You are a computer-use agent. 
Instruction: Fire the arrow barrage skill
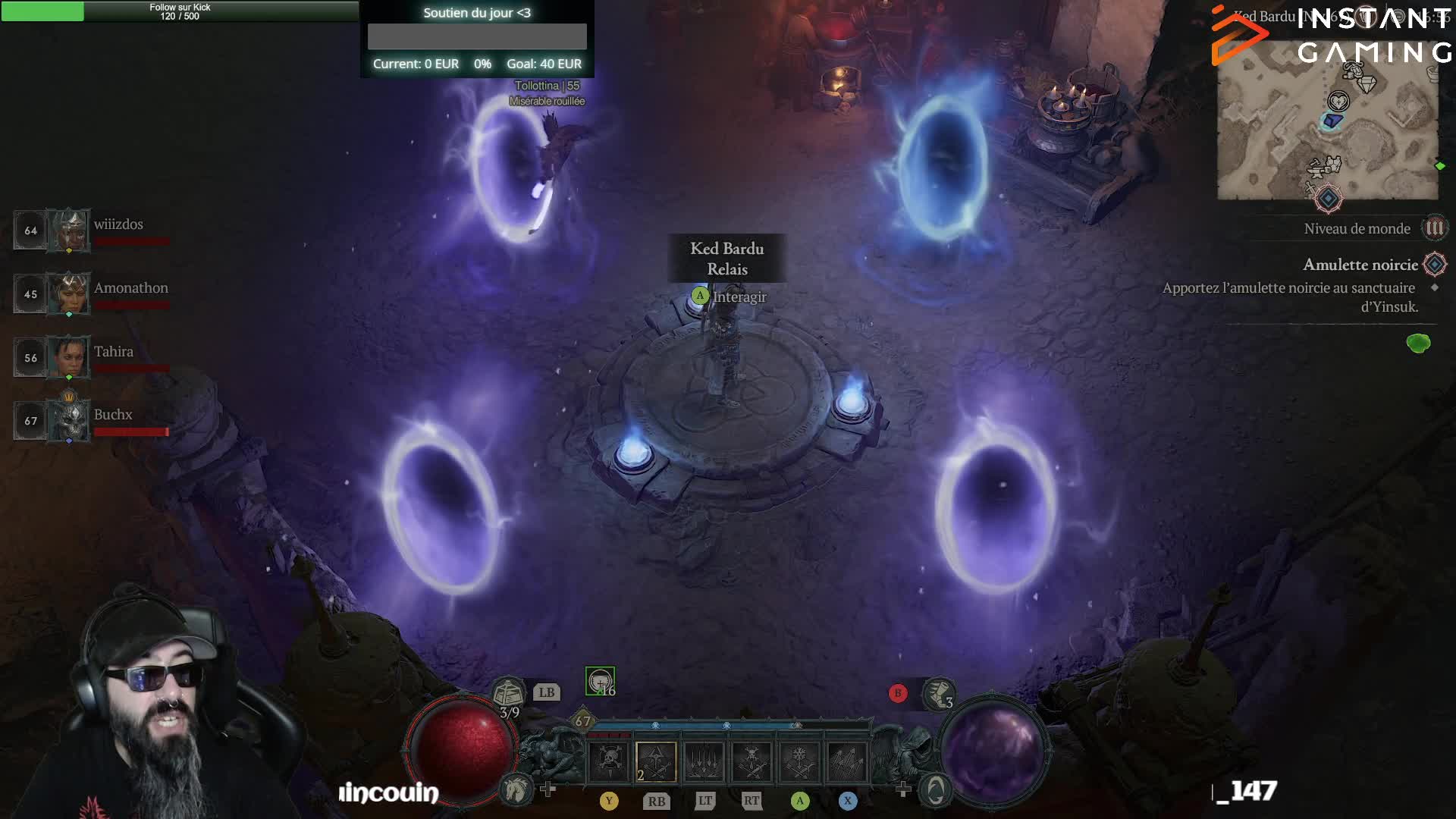847,761
